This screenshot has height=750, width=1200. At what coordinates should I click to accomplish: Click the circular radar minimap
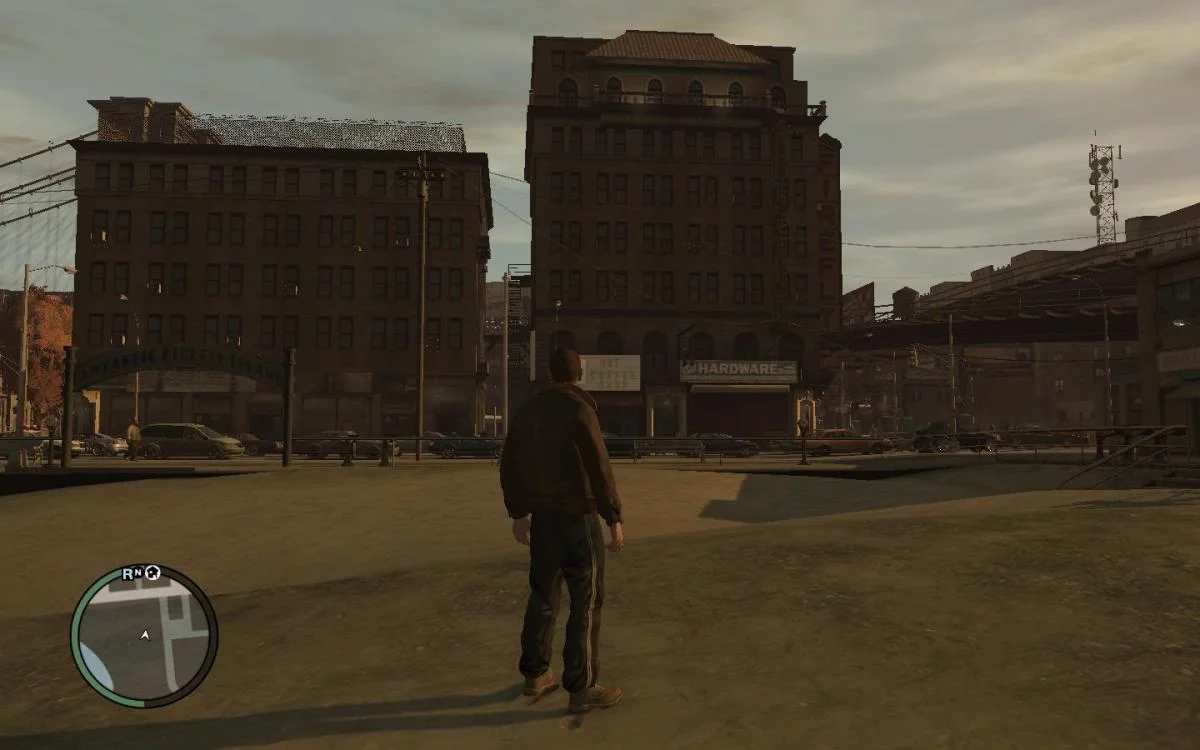144,636
